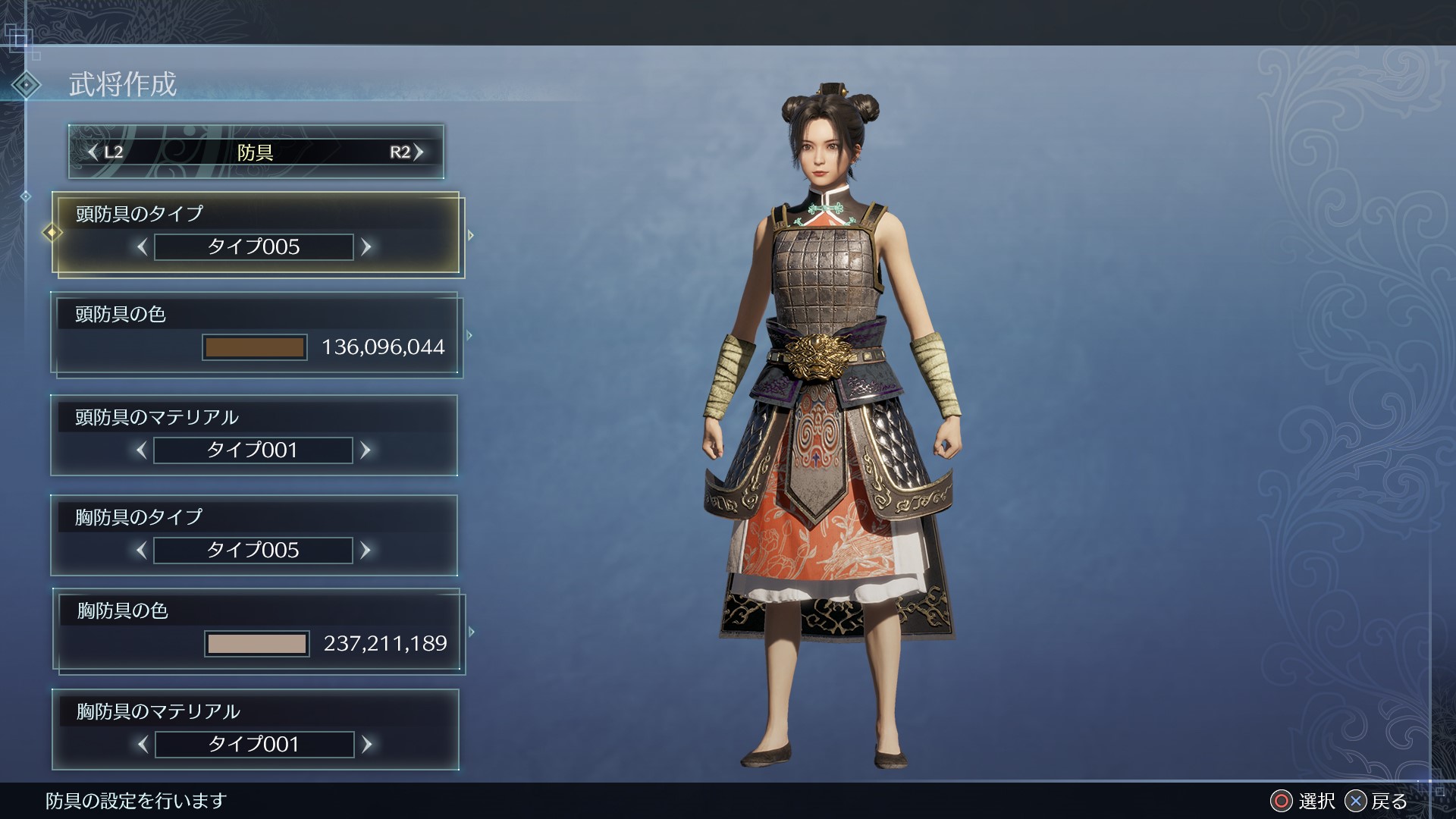
Task: Click right arrow on 胸防具のマテリアル selector
Action: [366, 744]
